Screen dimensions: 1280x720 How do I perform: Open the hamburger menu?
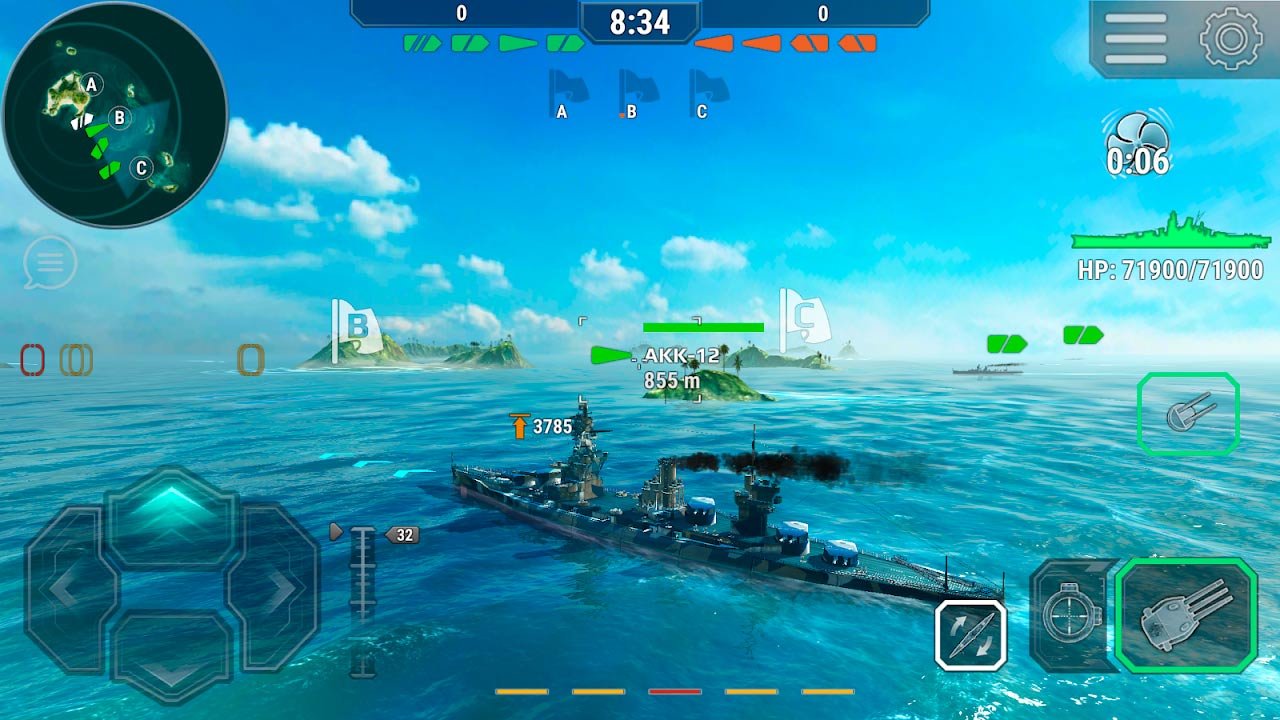pyautogui.click(x=1135, y=38)
